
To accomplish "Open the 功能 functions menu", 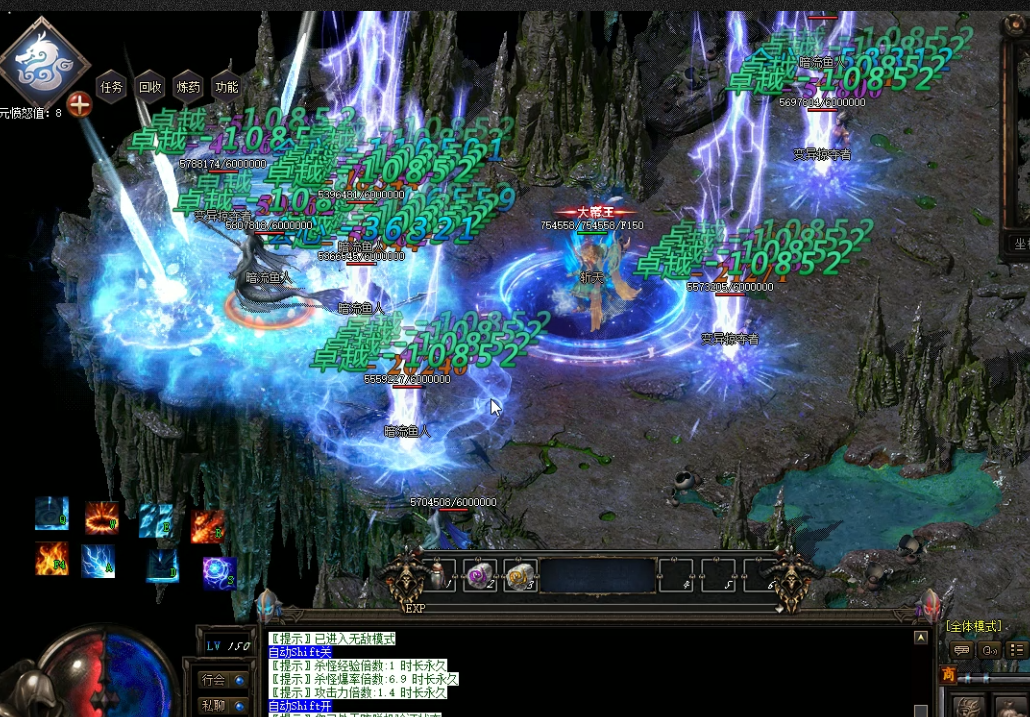I will pyautogui.click(x=227, y=87).
